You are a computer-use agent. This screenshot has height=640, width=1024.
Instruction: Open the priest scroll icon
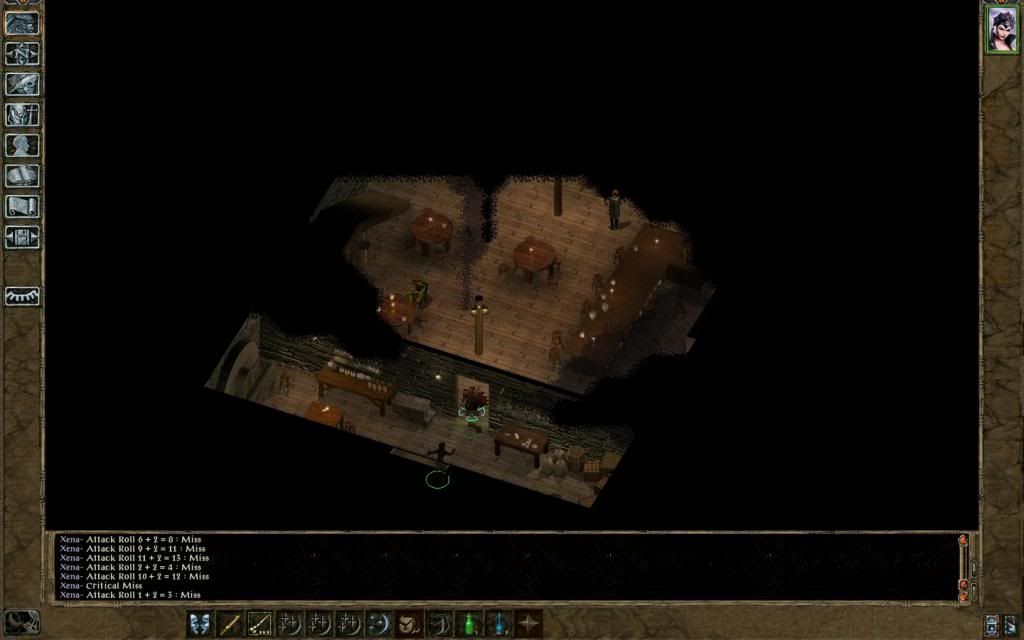(x=22, y=206)
